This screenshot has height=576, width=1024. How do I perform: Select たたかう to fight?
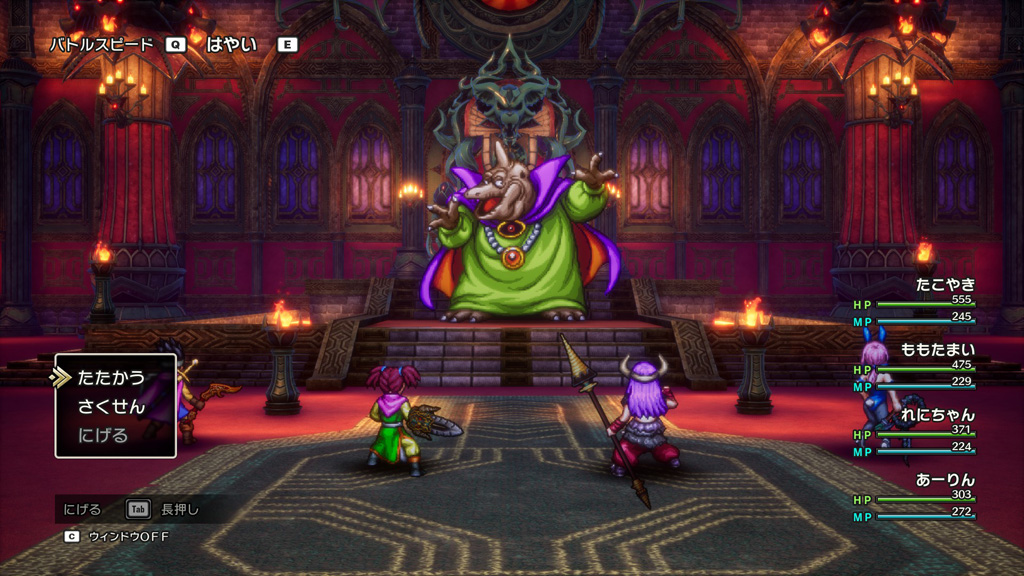point(111,378)
